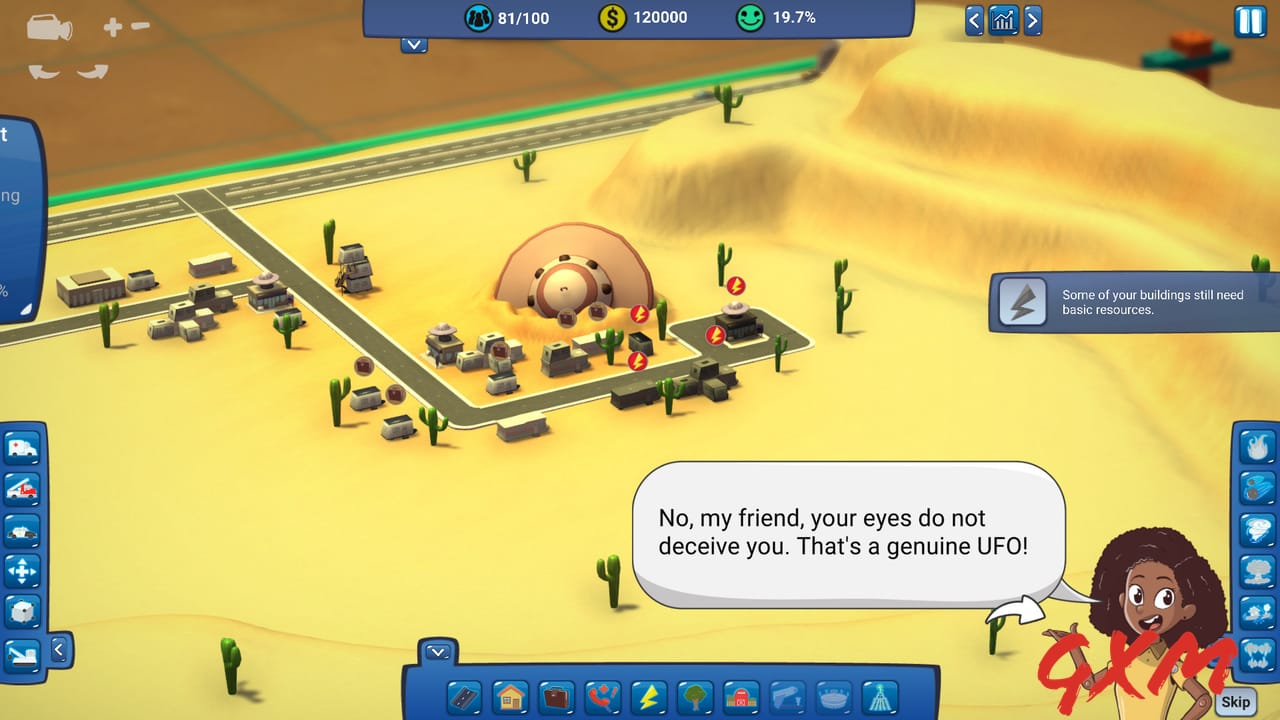Dismiss the basic resources notification
The height and width of the screenshot is (720, 1280).
click(1130, 303)
